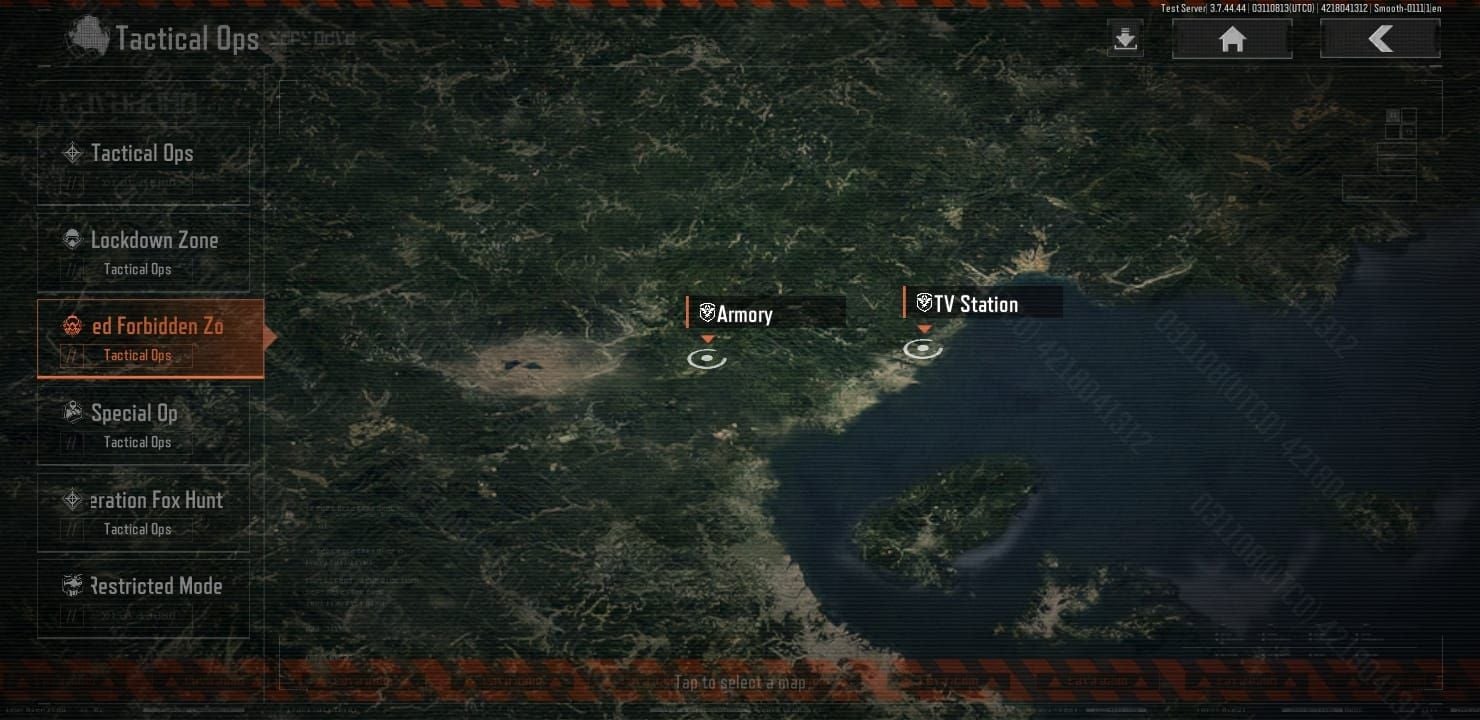The image size is (1480, 720).
Task: Select the Armory map label
Action: [x=745, y=314]
